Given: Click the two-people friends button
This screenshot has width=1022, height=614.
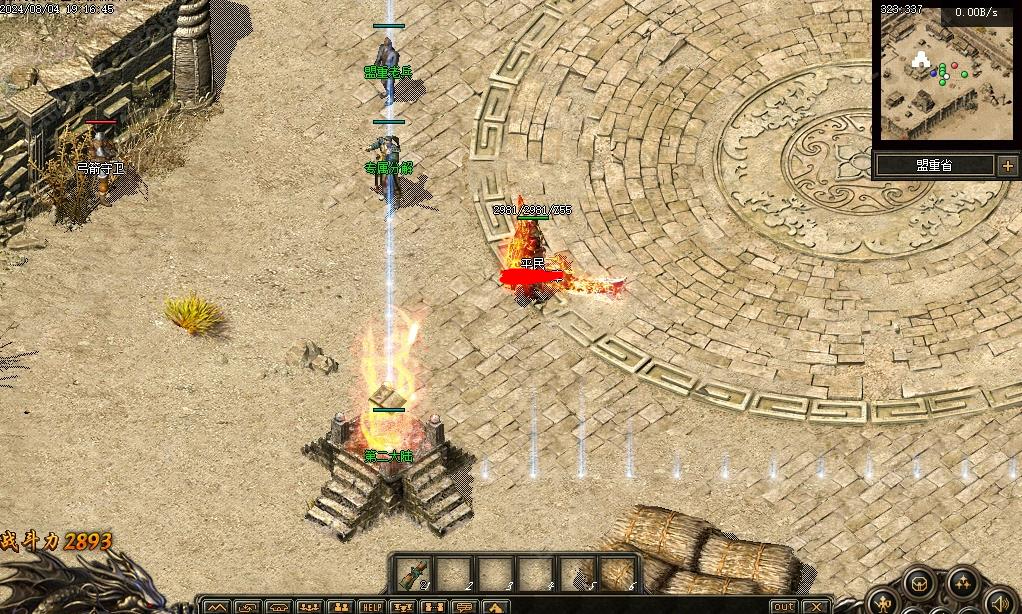Looking at the screenshot, I should coord(341,607).
